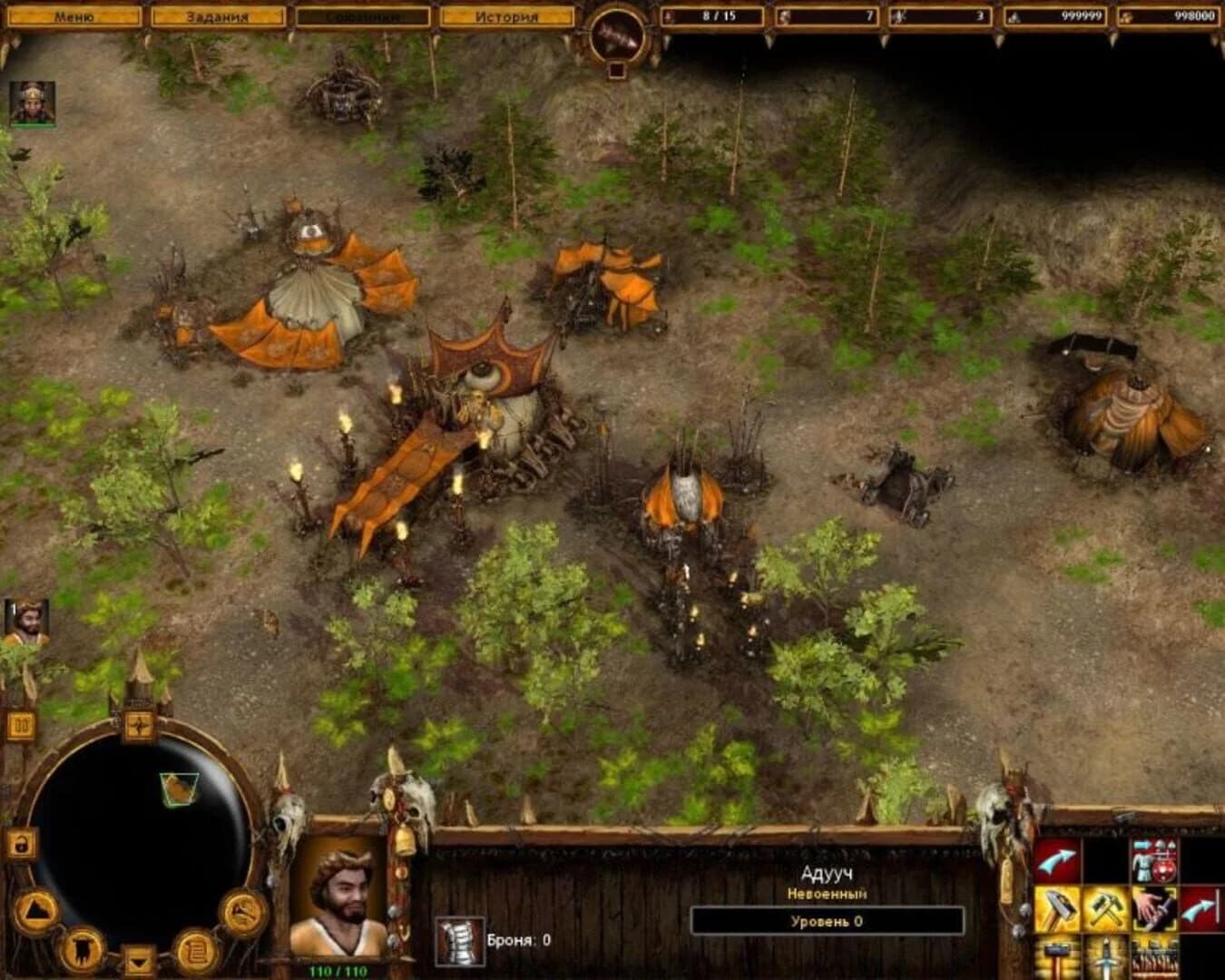
Task: Click the scroll button on the left sidebar
Action: click(196, 949)
